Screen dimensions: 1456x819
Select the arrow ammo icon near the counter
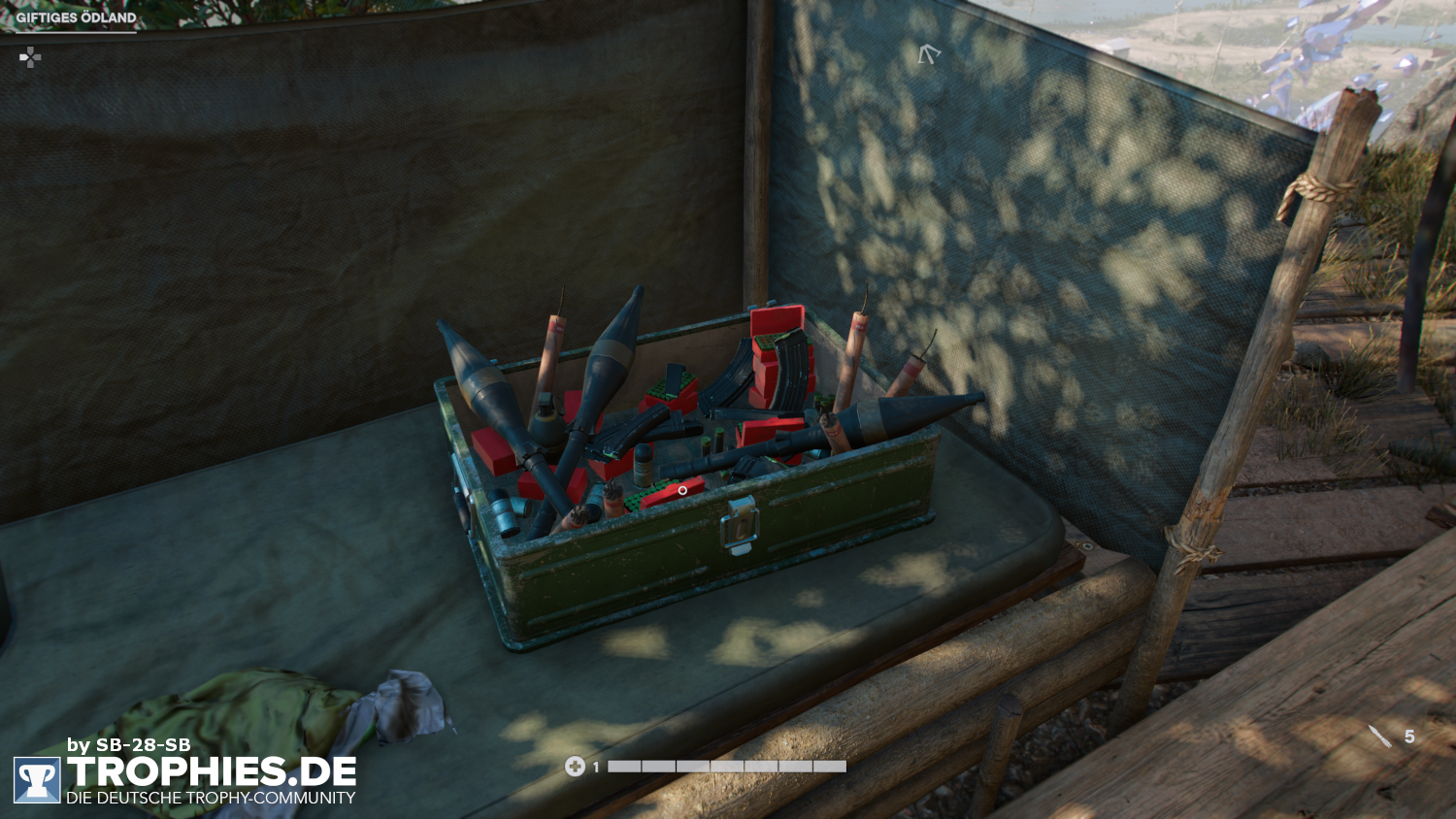(x=1378, y=736)
